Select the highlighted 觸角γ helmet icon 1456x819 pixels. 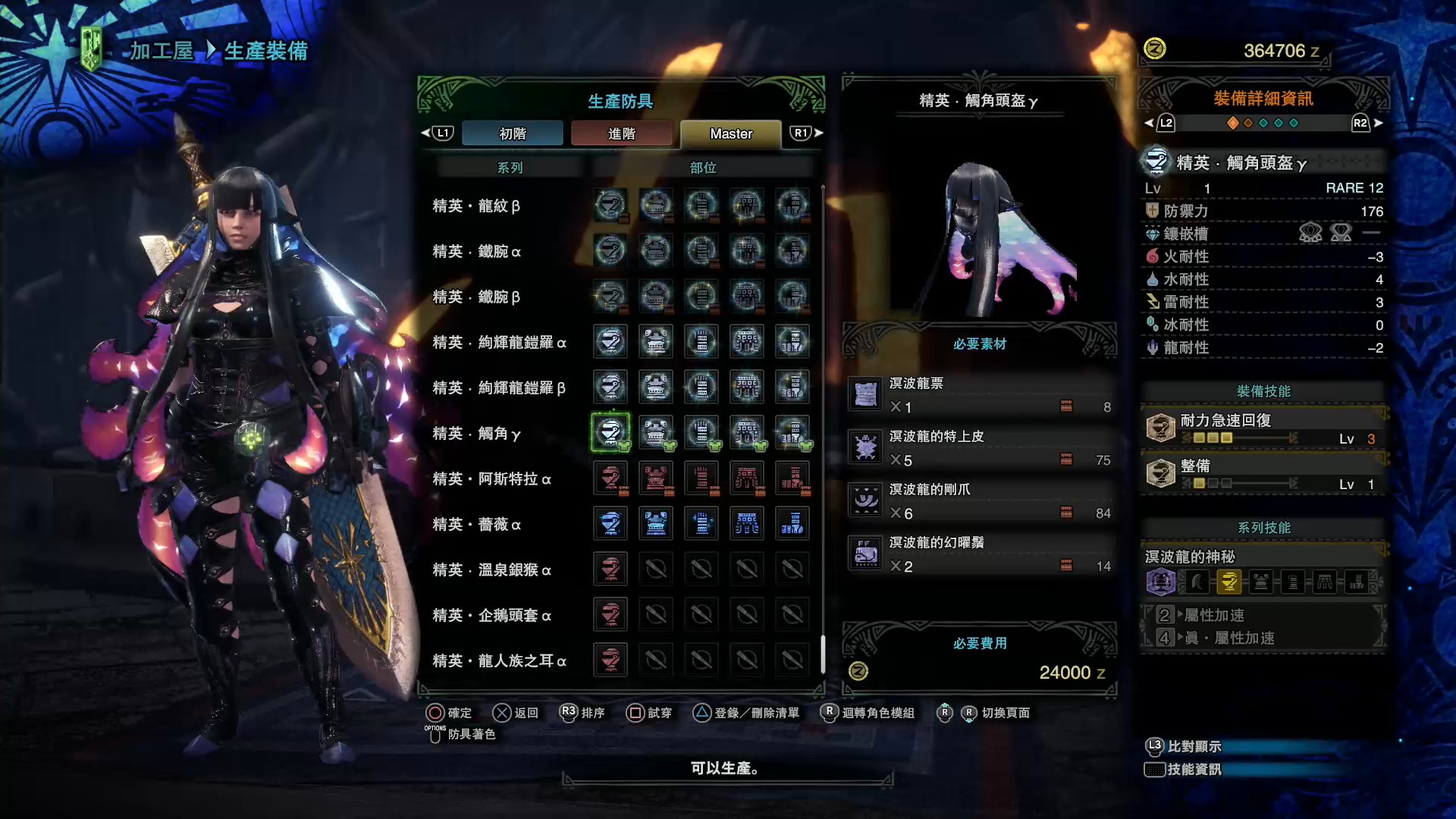(610, 432)
